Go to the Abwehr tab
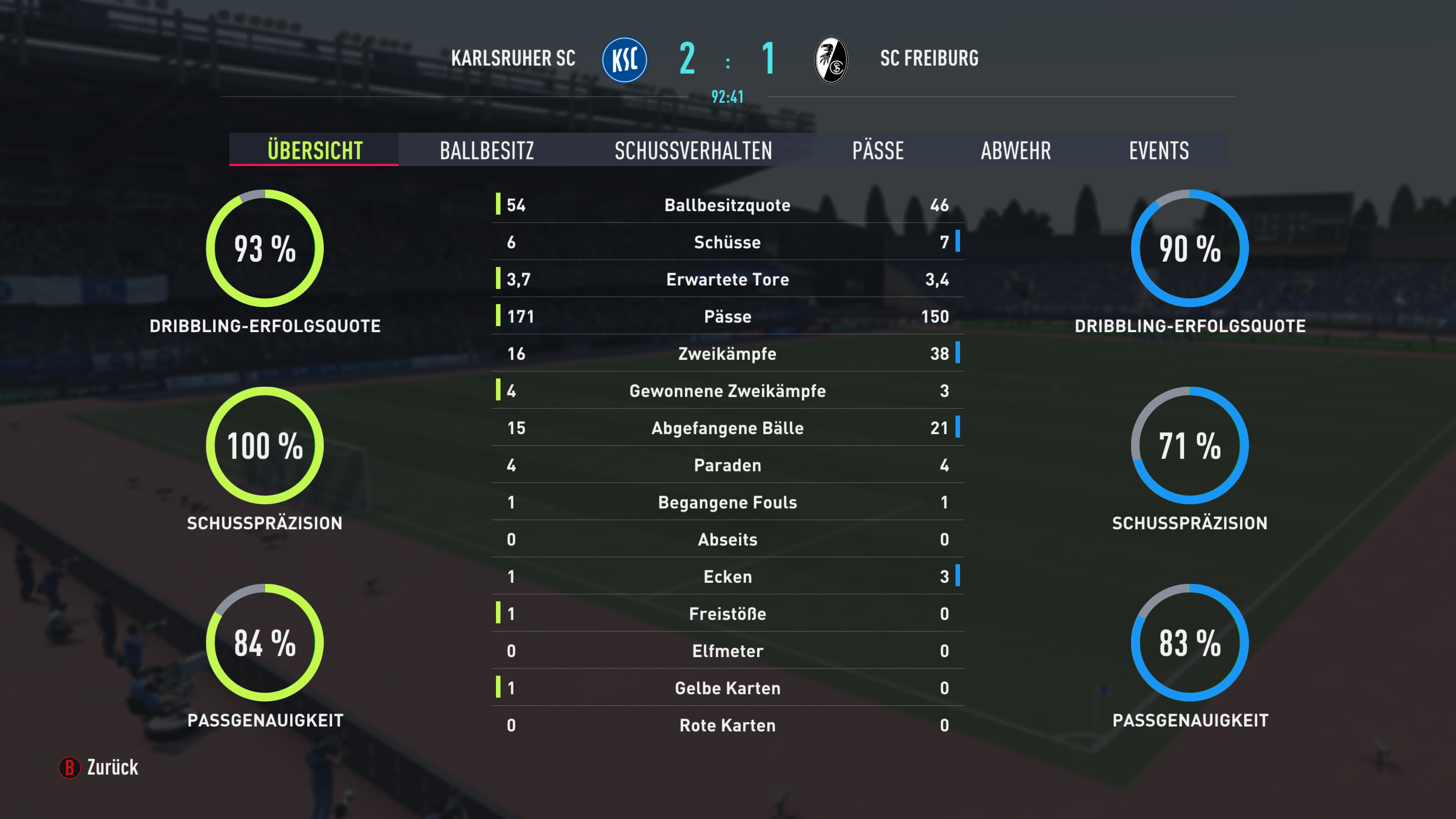Screen dimensions: 1456x819 click(x=1016, y=151)
